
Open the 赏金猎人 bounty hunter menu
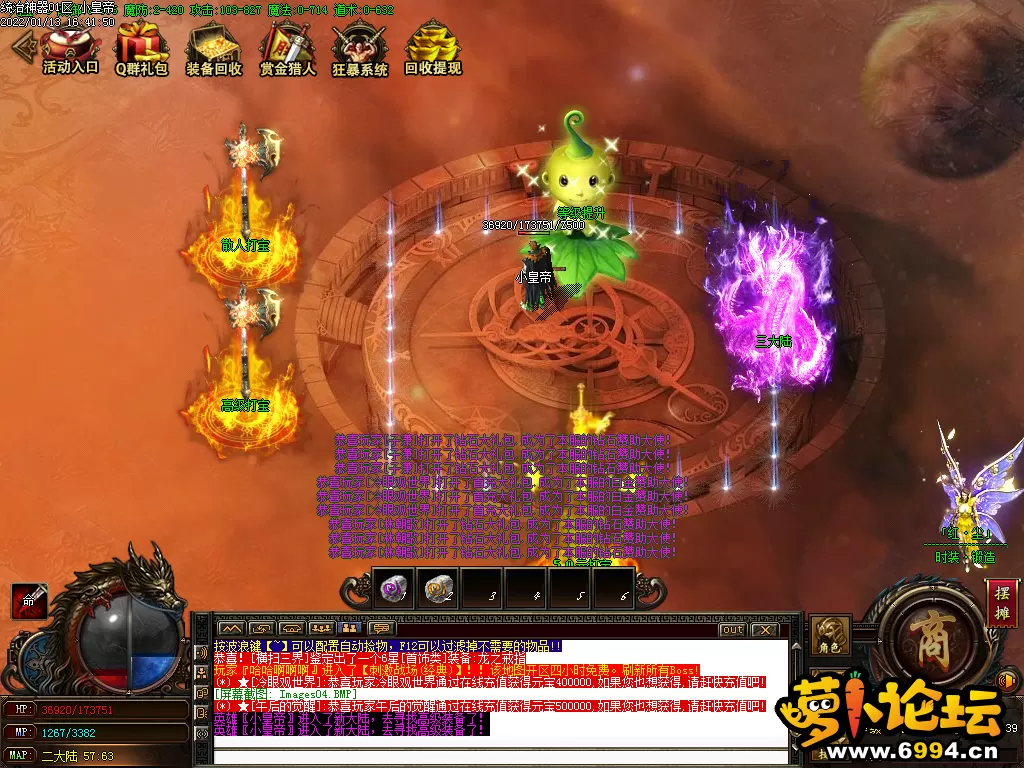point(287,49)
